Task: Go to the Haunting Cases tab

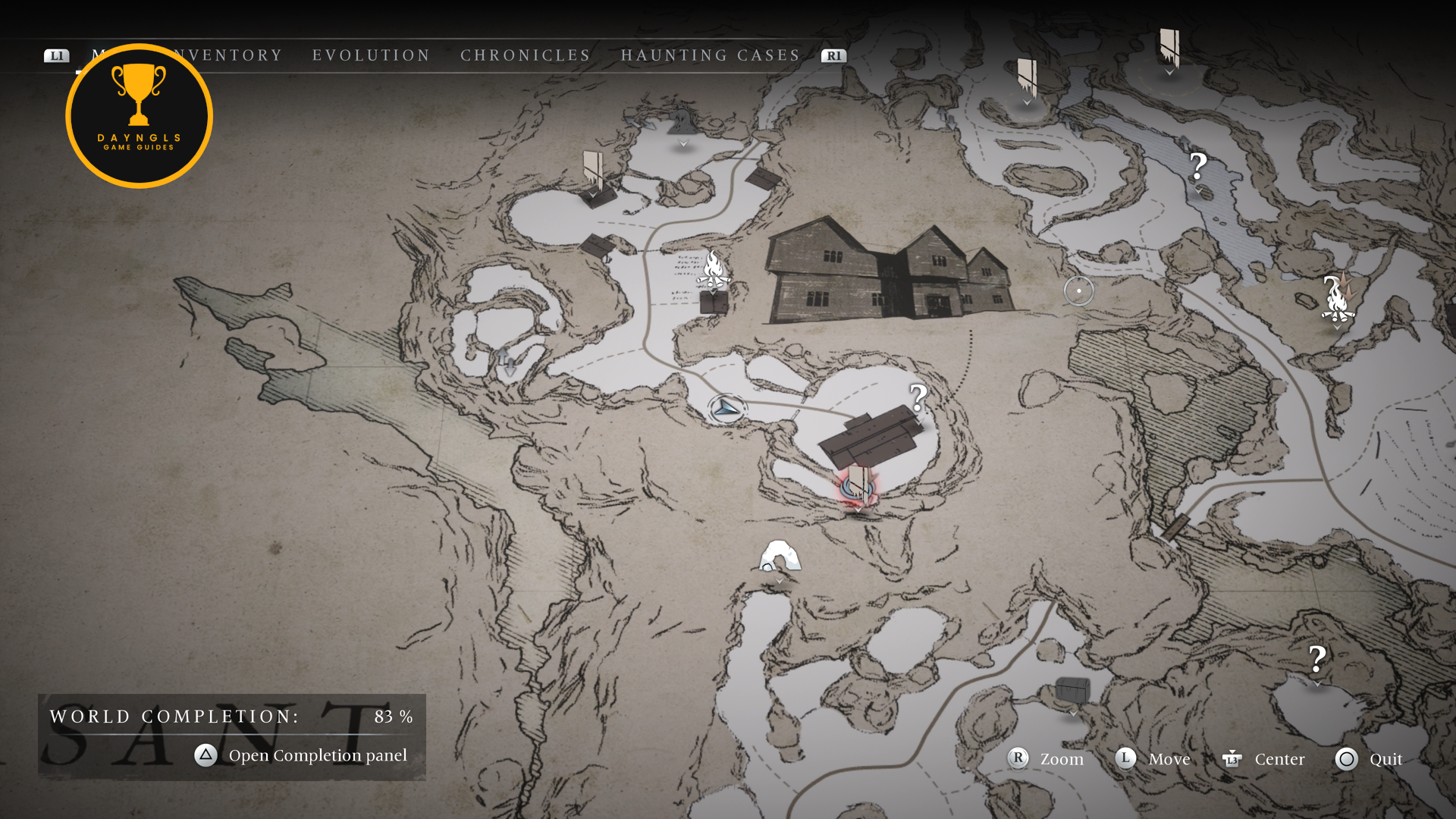Action: tap(711, 55)
